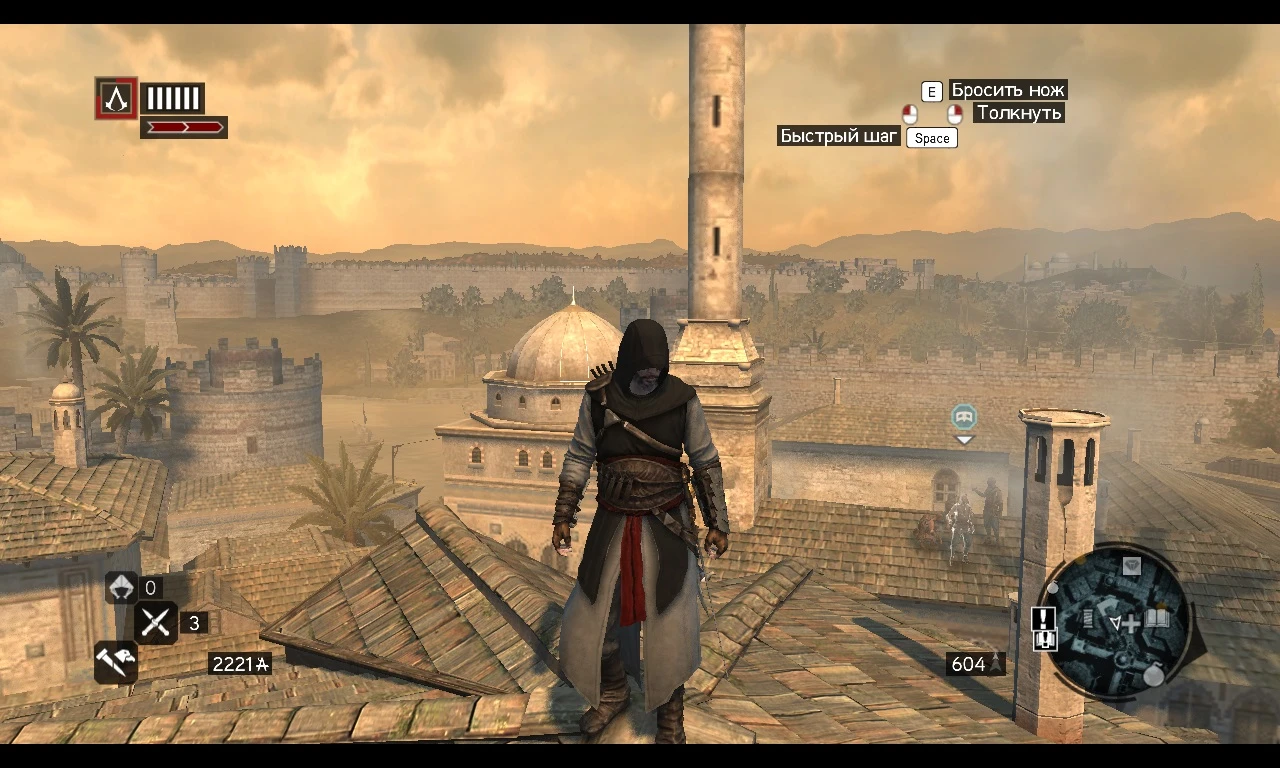The image size is (1280, 768).
Task: Click the segmented health bar top-left
Action: click(172, 98)
